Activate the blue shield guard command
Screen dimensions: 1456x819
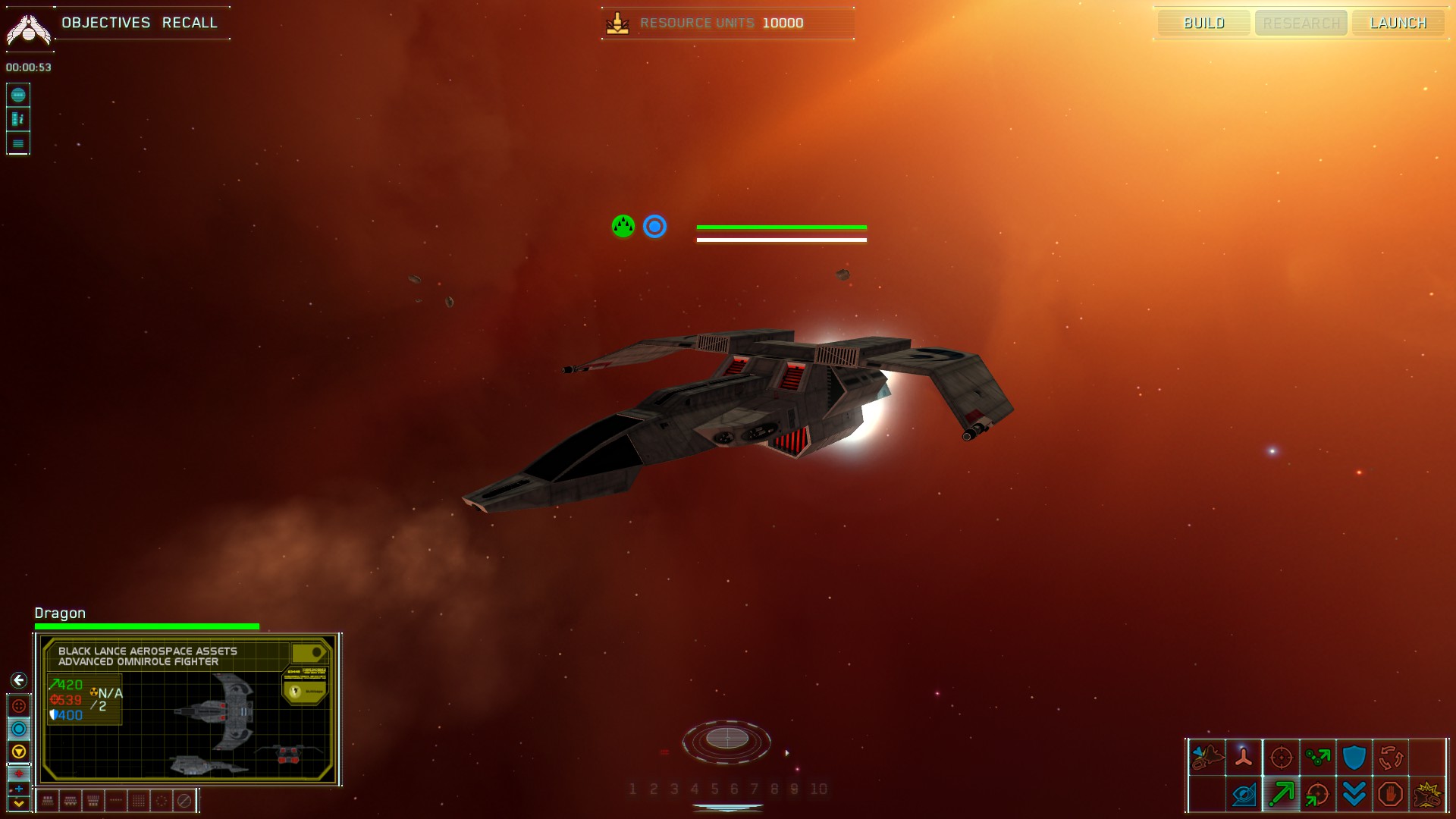pos(1354,757)
